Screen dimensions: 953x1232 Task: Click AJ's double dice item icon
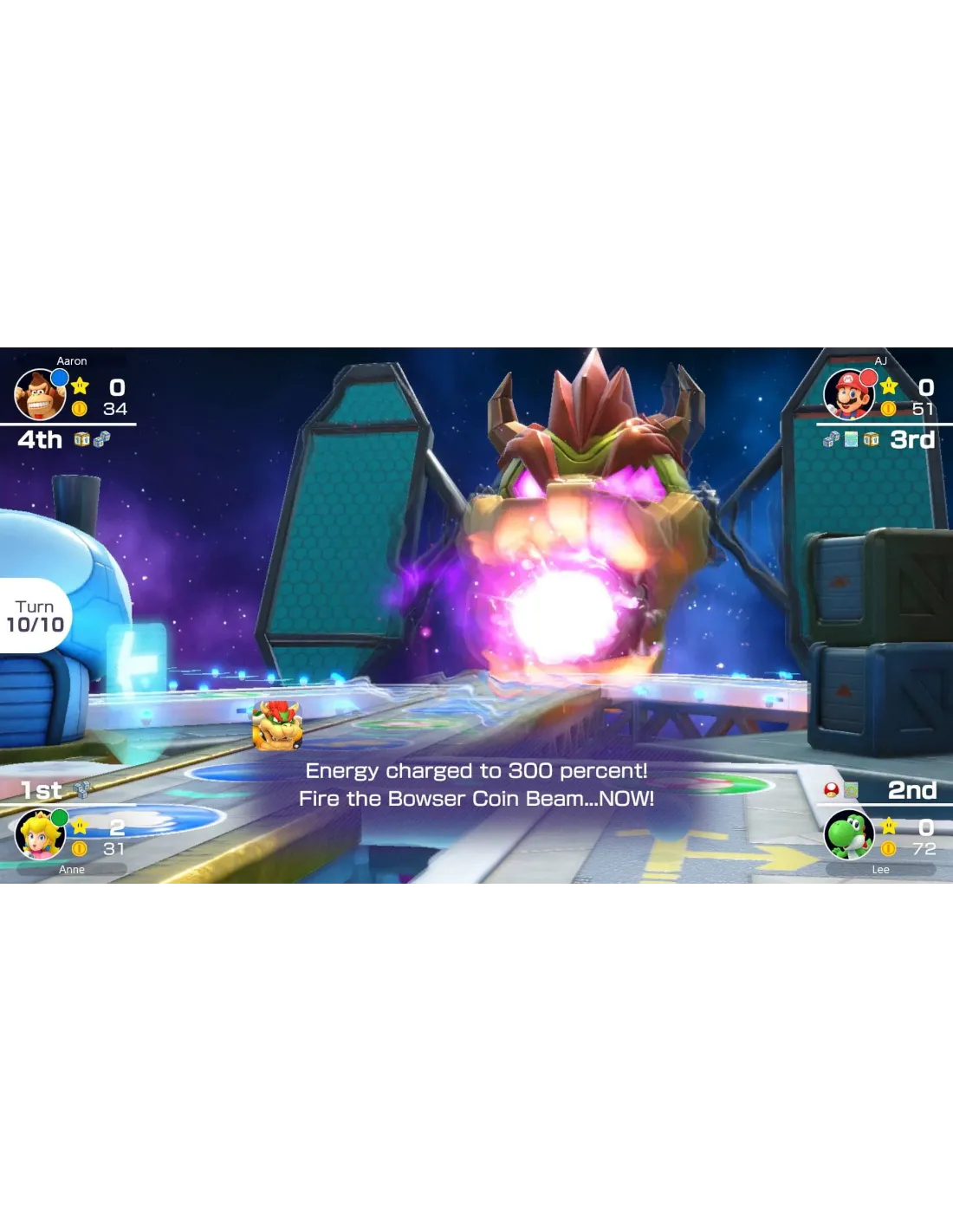(x=831, y=439)
